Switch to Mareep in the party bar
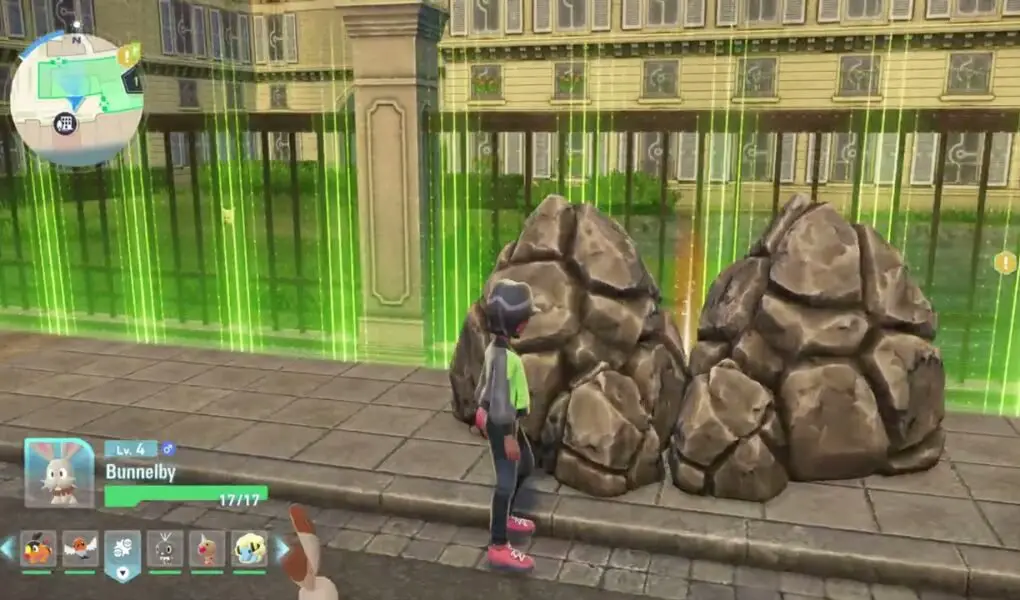 (x=249, y=548)
